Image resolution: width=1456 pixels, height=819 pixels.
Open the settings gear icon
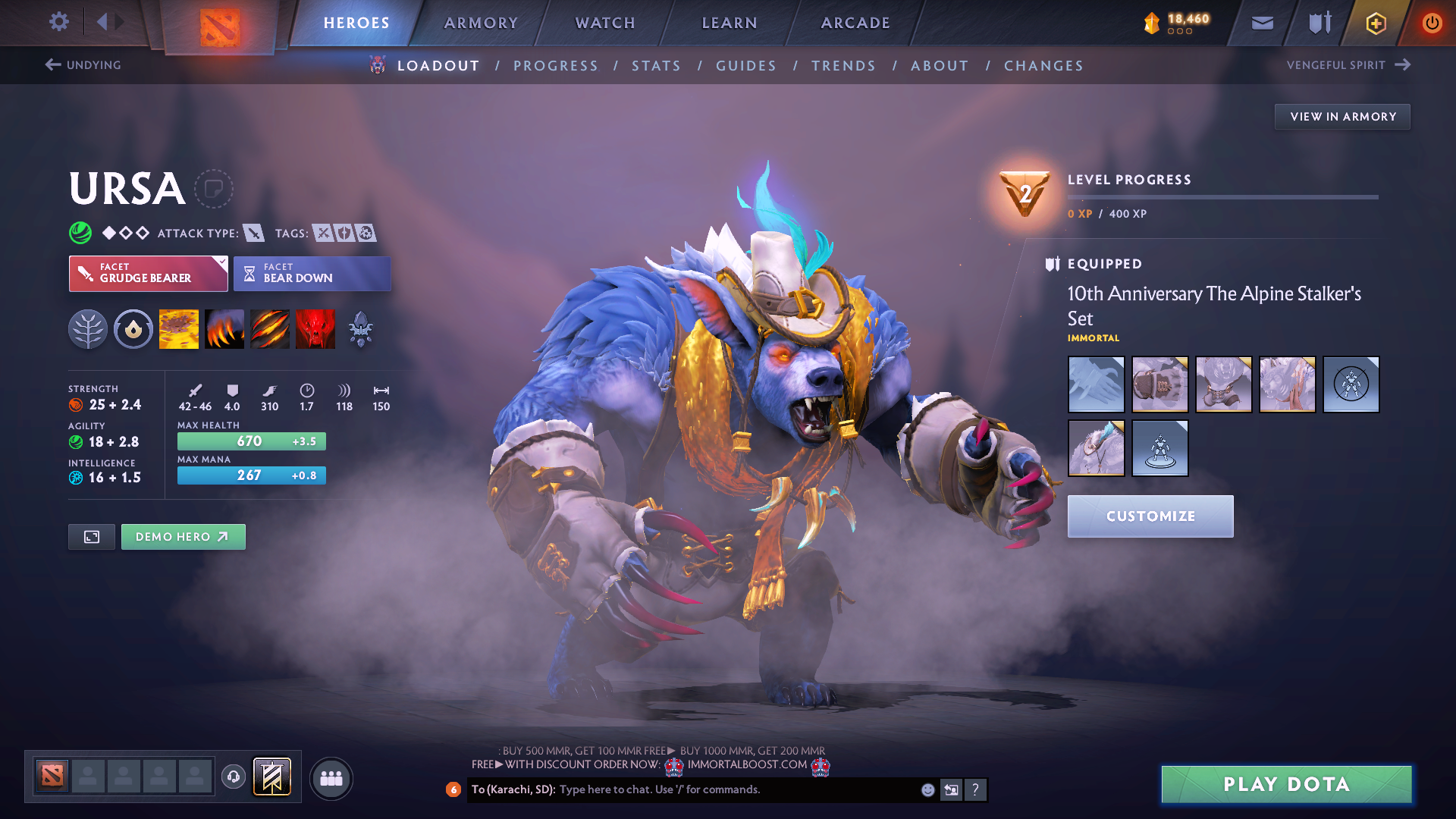pos(59,22)
